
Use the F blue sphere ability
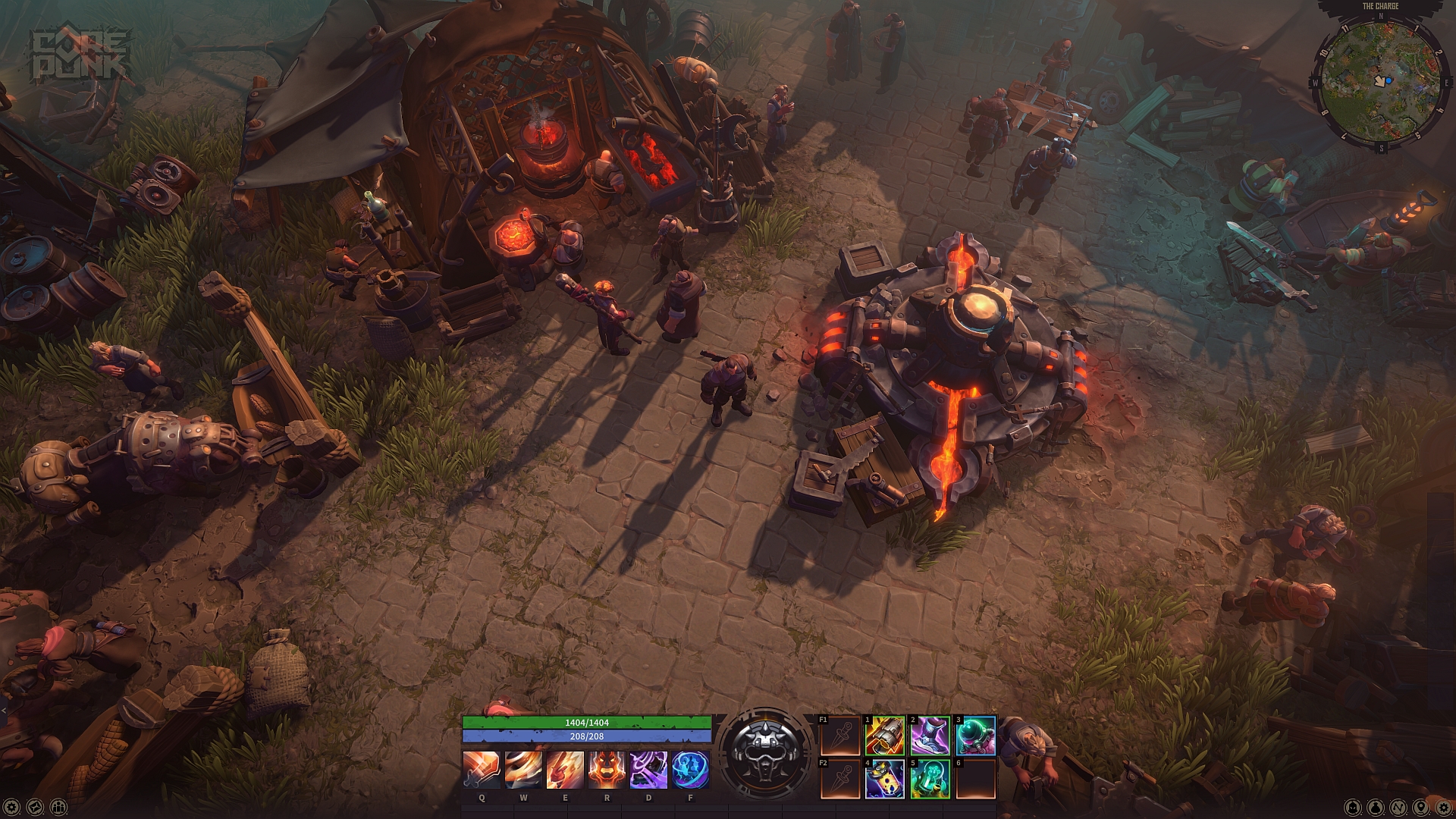690,770
